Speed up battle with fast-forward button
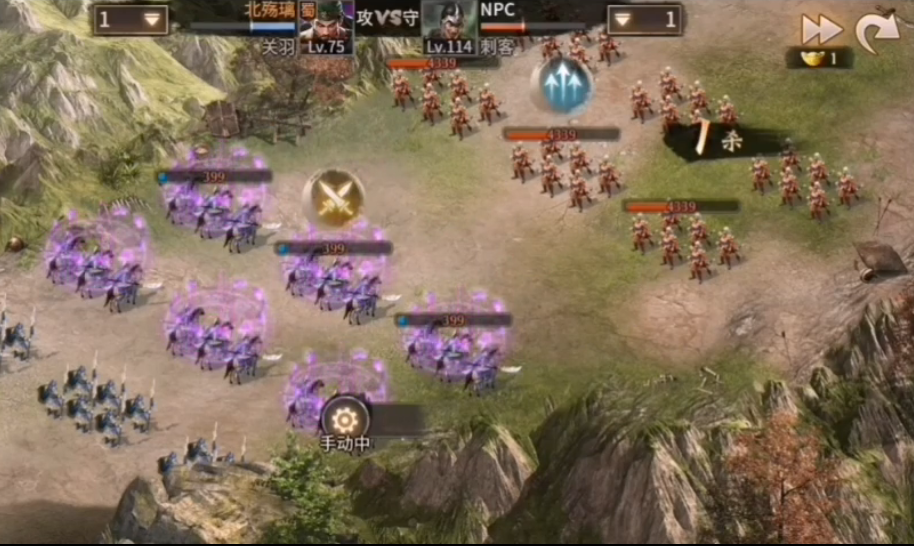Image resolution: width=914 pixels, height=546 pixels. (822, 29)
